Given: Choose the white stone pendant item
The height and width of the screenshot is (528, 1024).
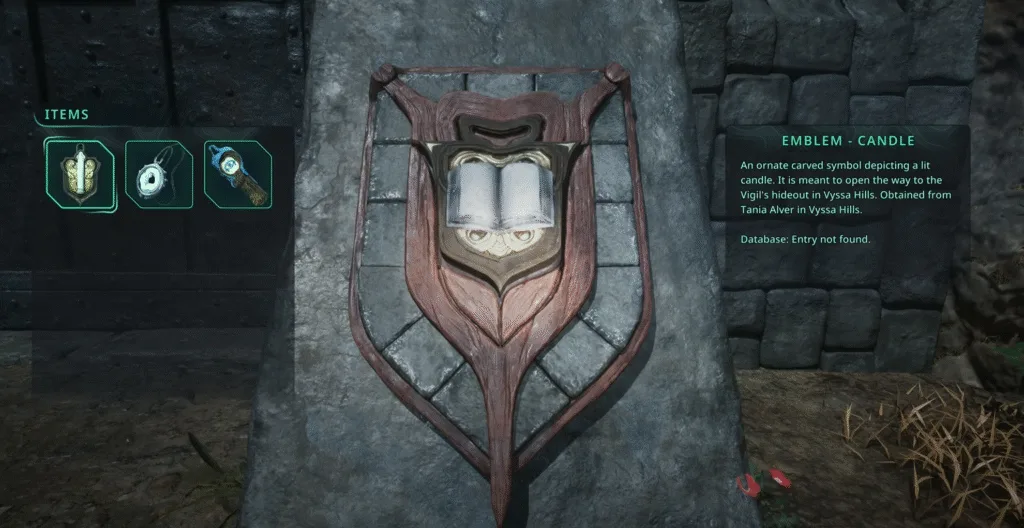Looking at the screenshot, I should (x=158, y=175).
